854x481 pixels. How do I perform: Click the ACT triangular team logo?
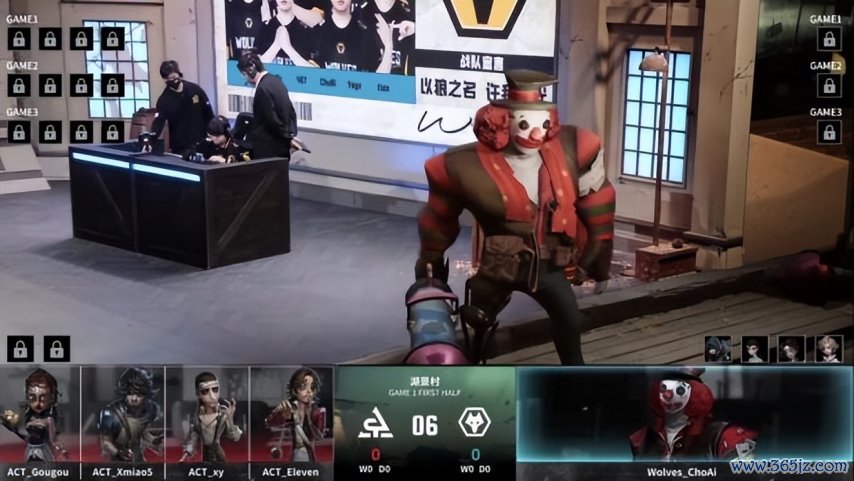(376, 425)
